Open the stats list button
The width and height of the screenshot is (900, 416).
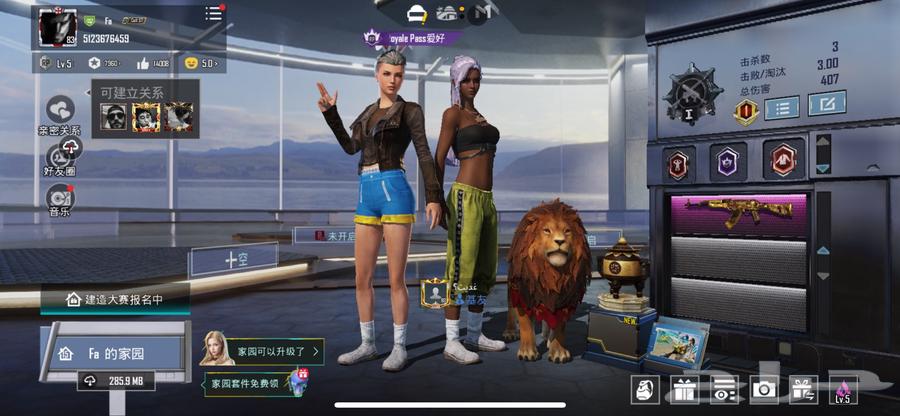click(x=782, y=107)
